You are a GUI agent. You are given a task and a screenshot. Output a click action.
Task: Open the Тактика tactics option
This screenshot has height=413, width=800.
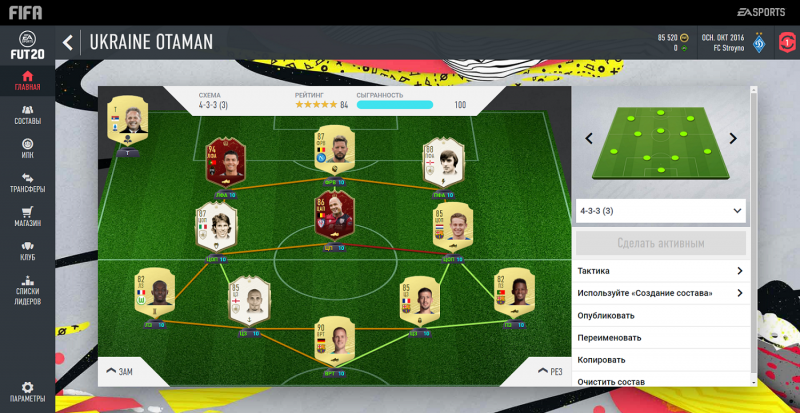coord(662,271)
